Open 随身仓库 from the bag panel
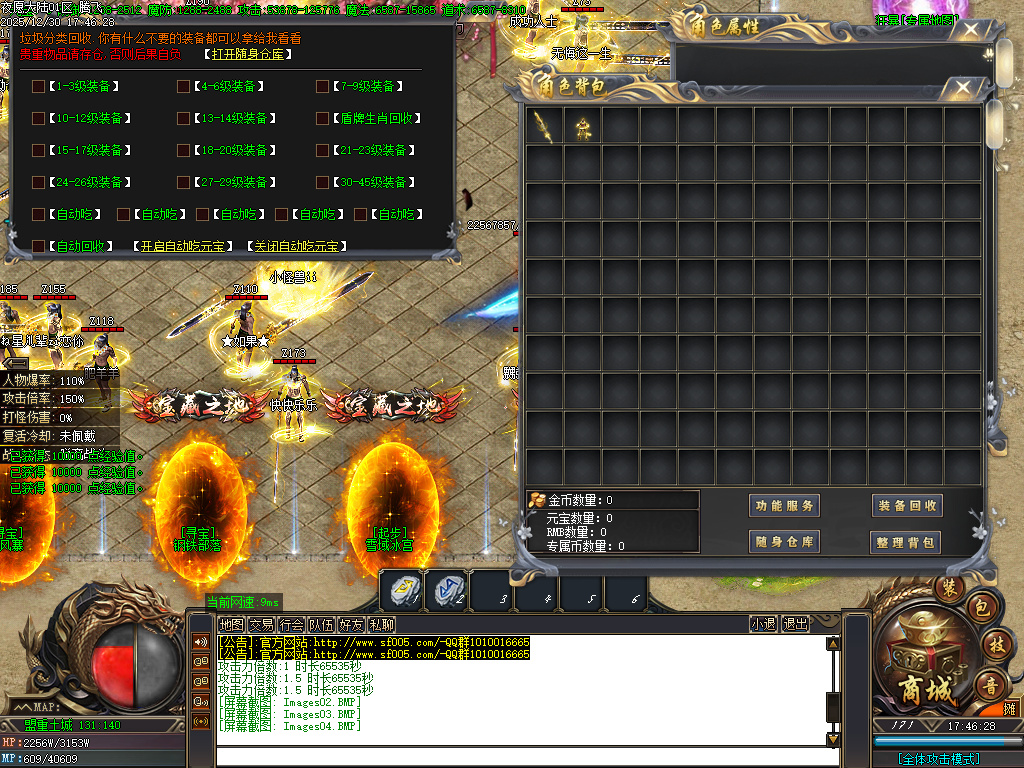The width and height of the screenshot is (1024, 768). click(x=784, y=542)
